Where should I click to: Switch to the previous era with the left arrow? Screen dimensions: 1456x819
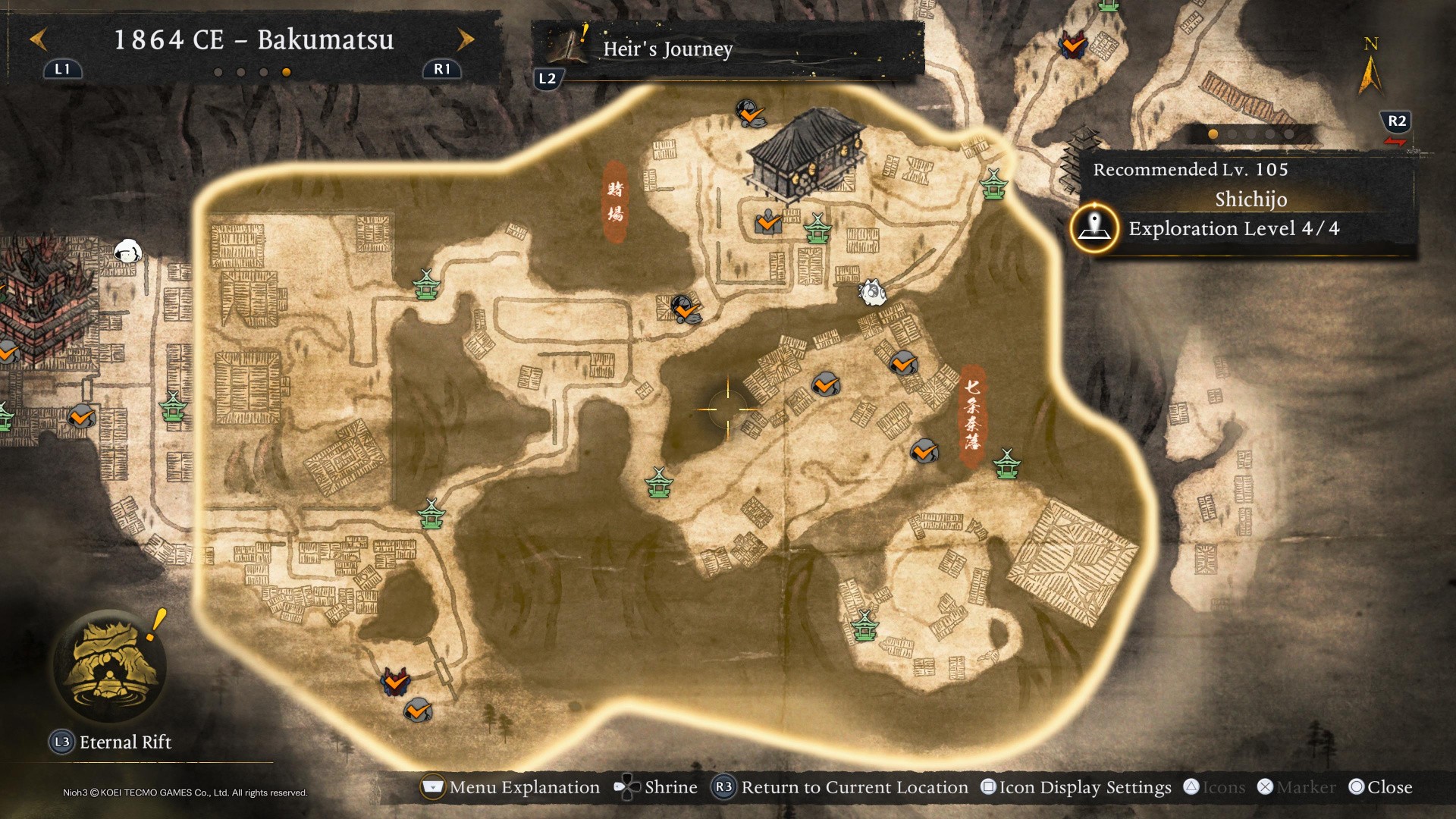click(39, 39)
